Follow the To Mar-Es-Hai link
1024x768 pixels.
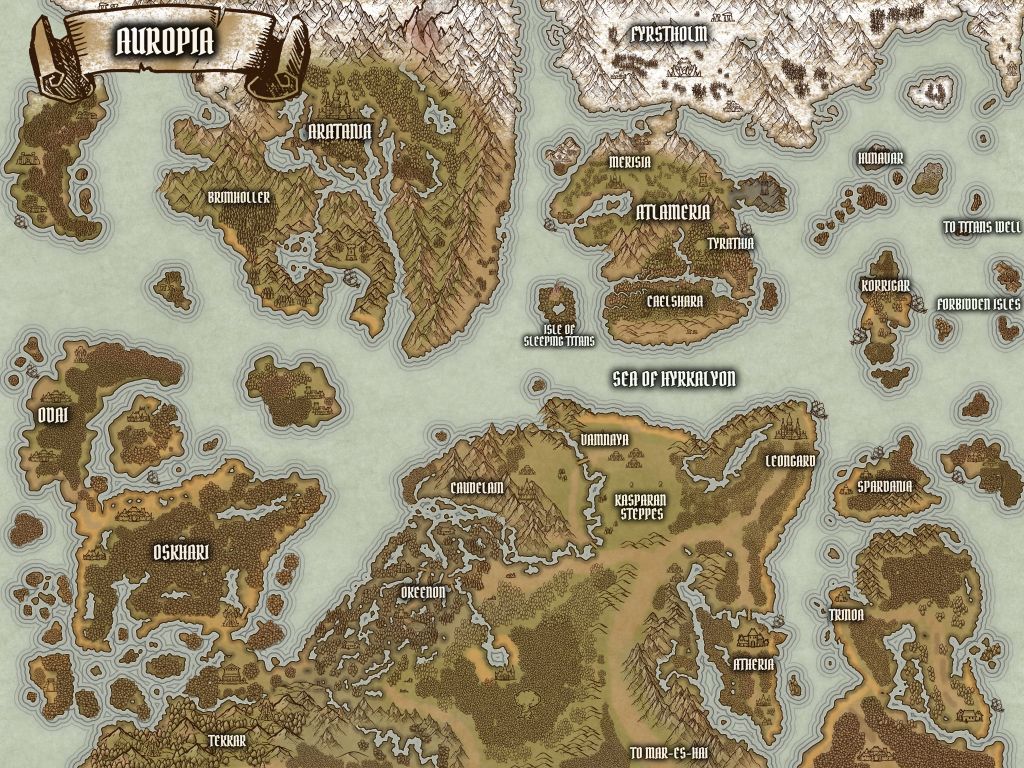tap(669, 753)
